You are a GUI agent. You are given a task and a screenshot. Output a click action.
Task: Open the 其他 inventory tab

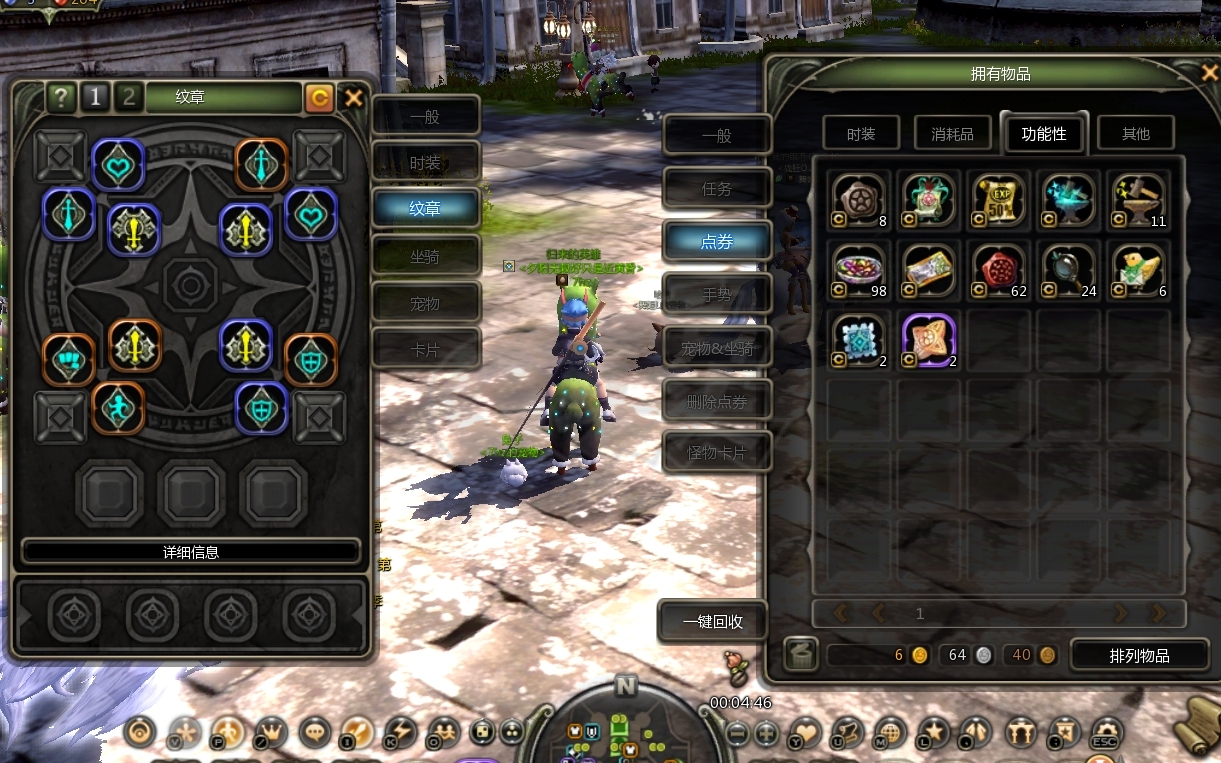coord(1136,134)
